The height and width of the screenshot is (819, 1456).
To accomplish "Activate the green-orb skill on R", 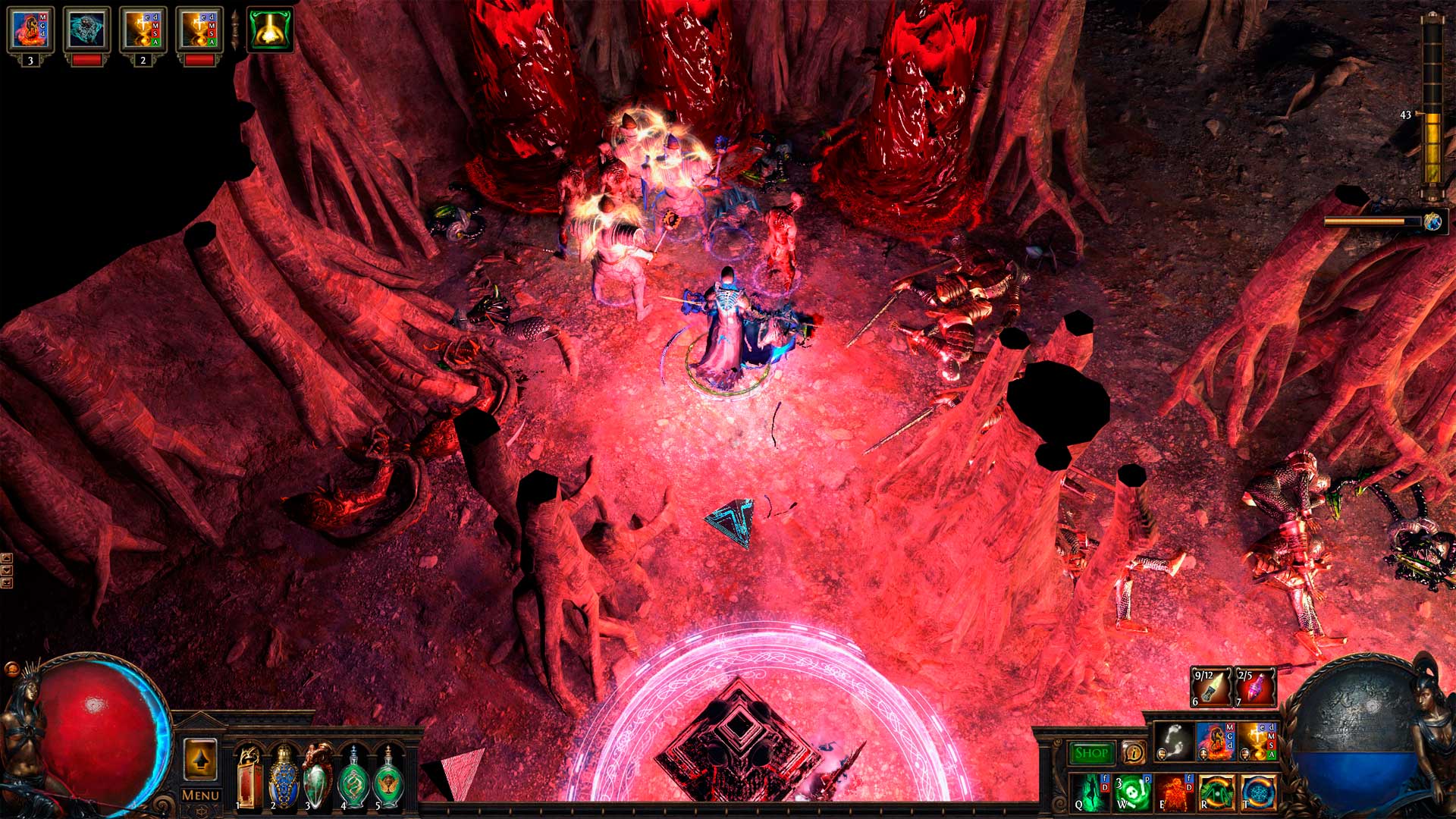I will pos(1216,792).
